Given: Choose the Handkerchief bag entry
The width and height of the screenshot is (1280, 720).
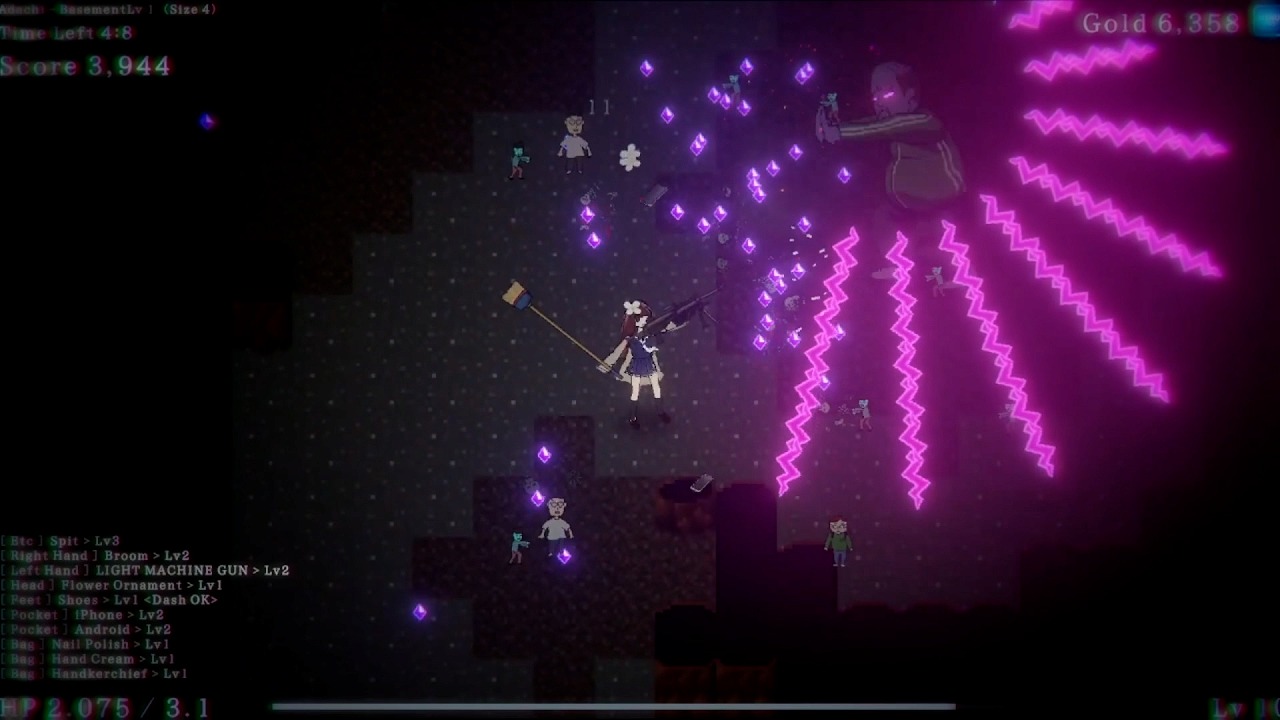Looking at the screenshot, I should 95,674.
